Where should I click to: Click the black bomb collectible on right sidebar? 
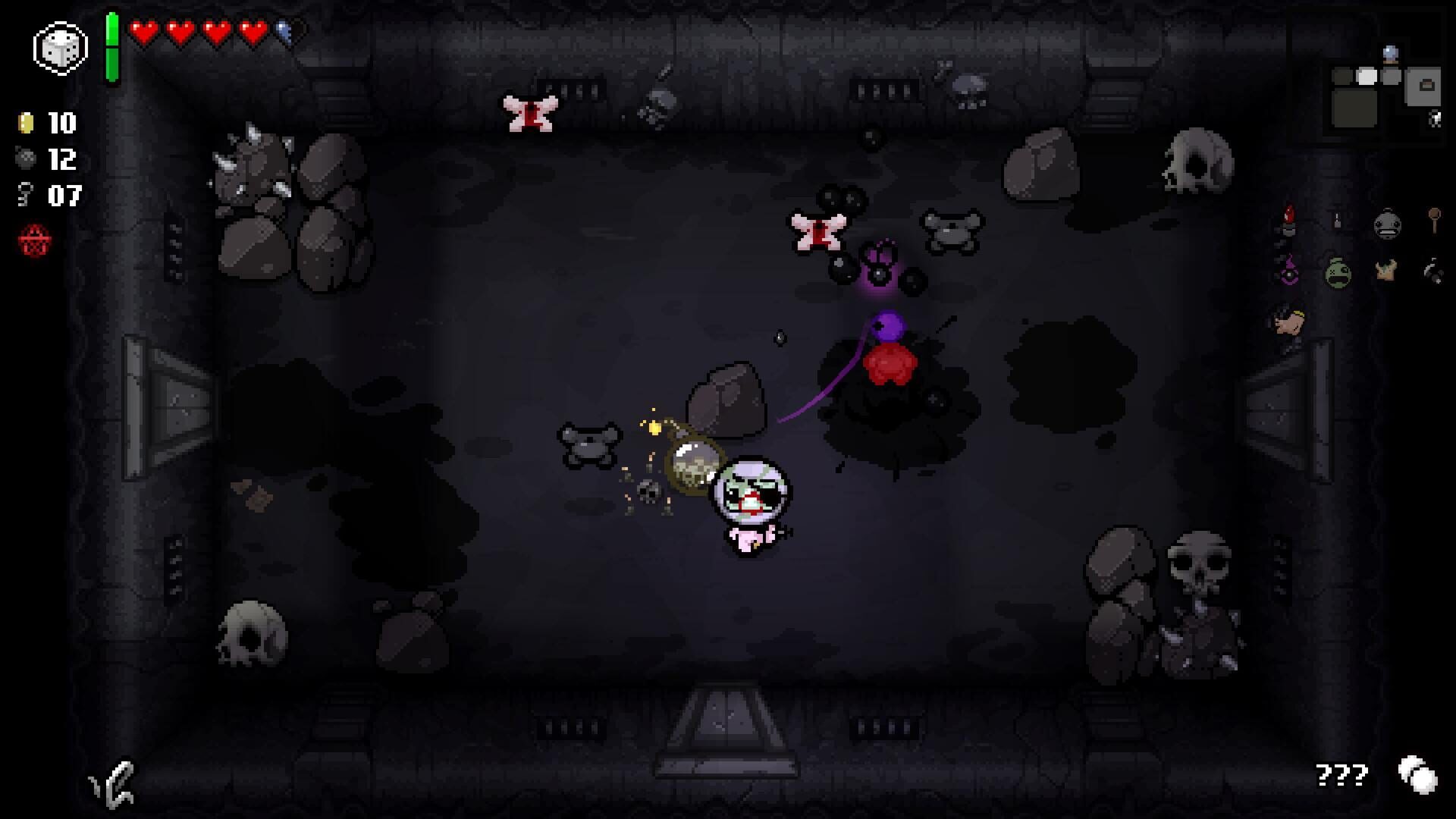(x=1433, y=271)
